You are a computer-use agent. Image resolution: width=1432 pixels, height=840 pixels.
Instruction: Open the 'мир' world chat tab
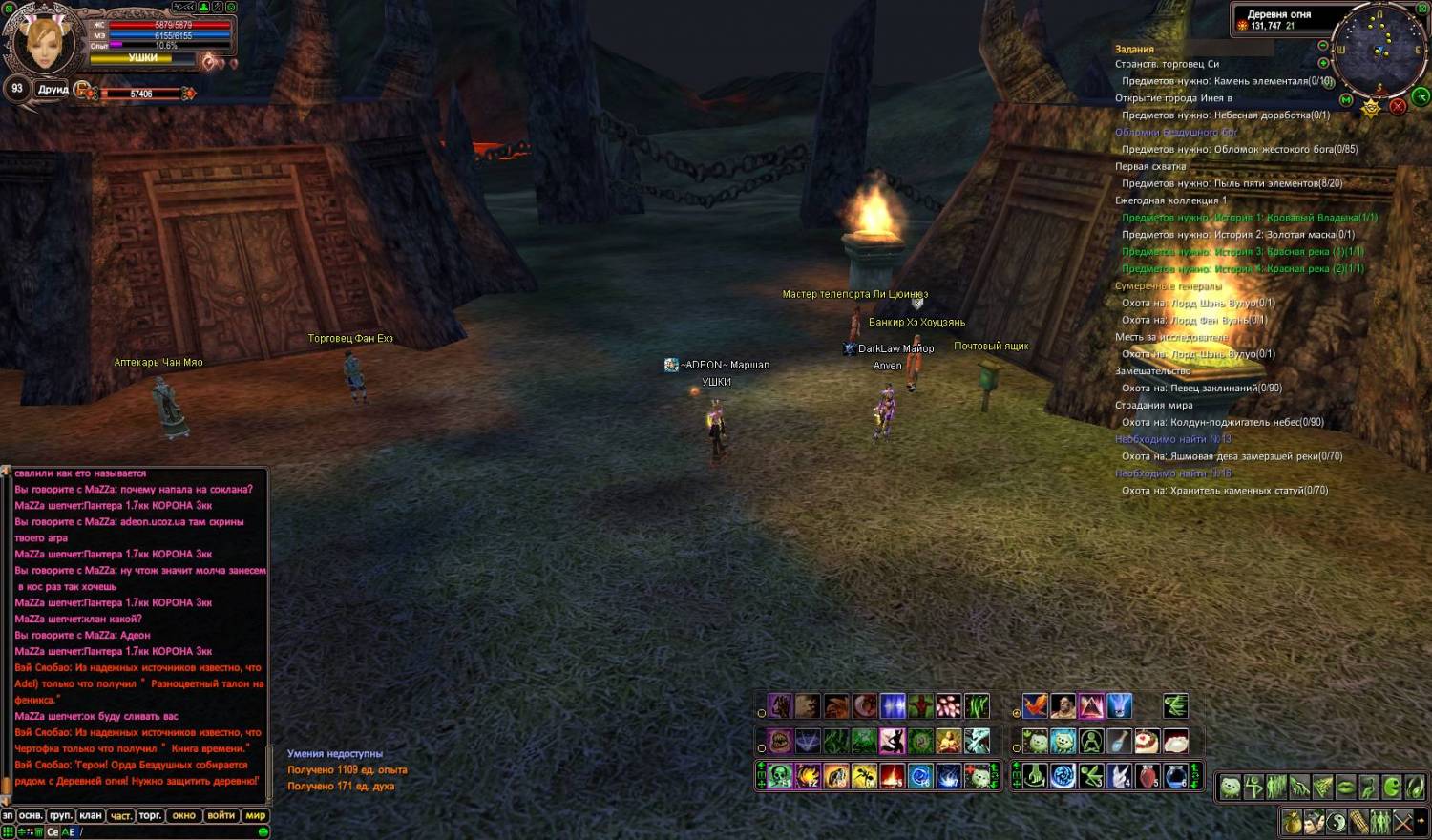[256, 815]
